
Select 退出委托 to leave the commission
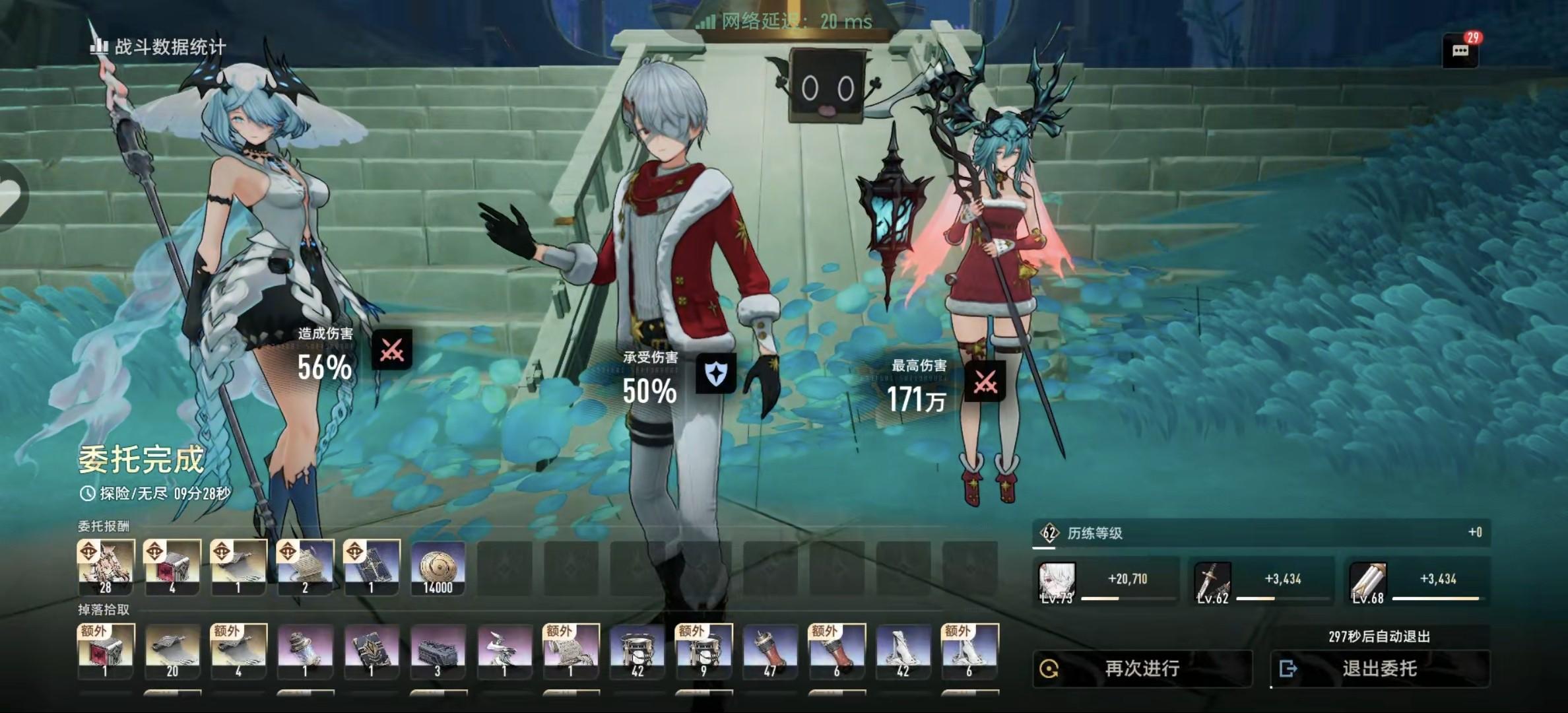pyautogui.click(x=1379, y=669)
